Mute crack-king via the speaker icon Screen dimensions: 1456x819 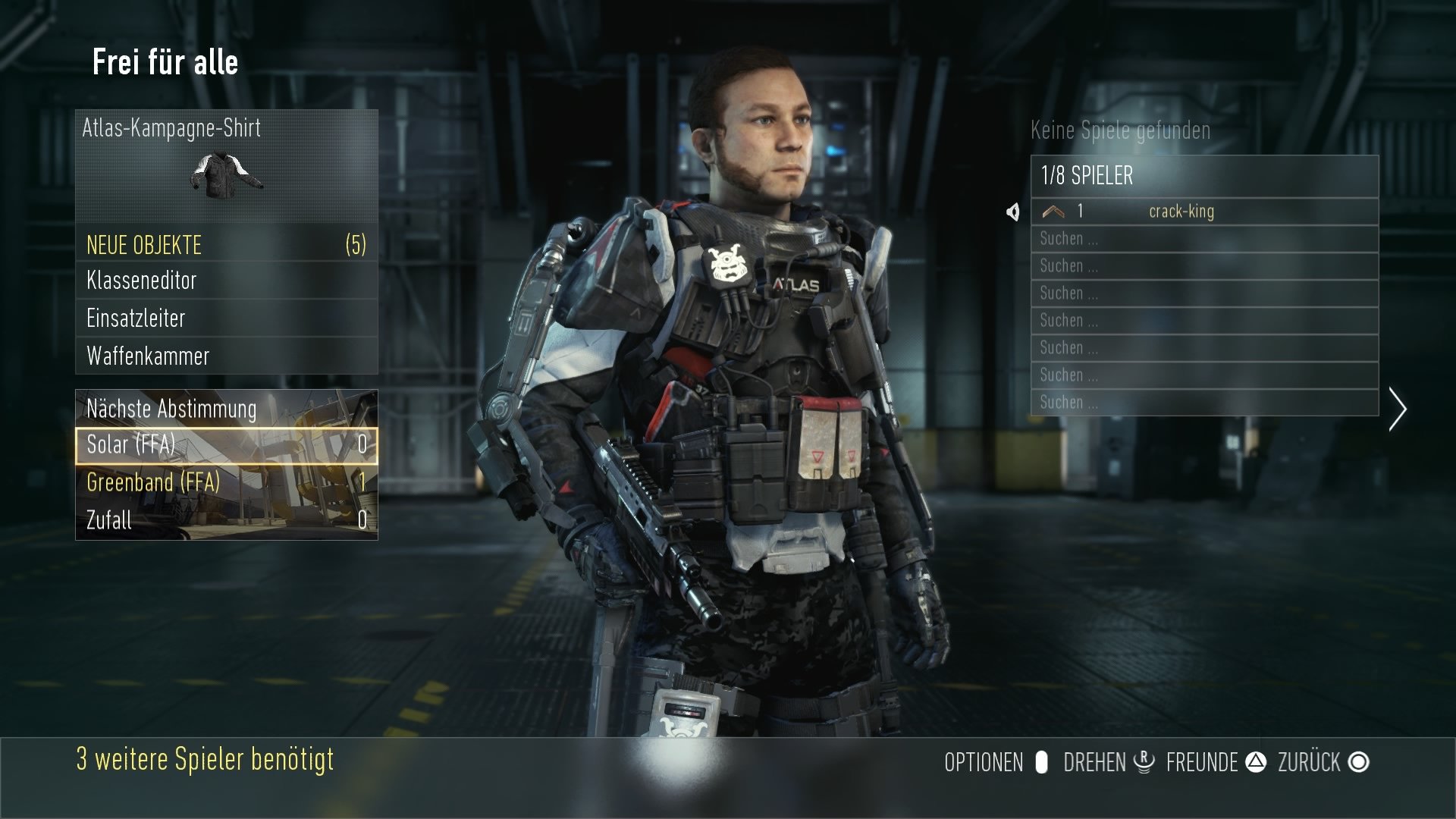click(1015, 213)
